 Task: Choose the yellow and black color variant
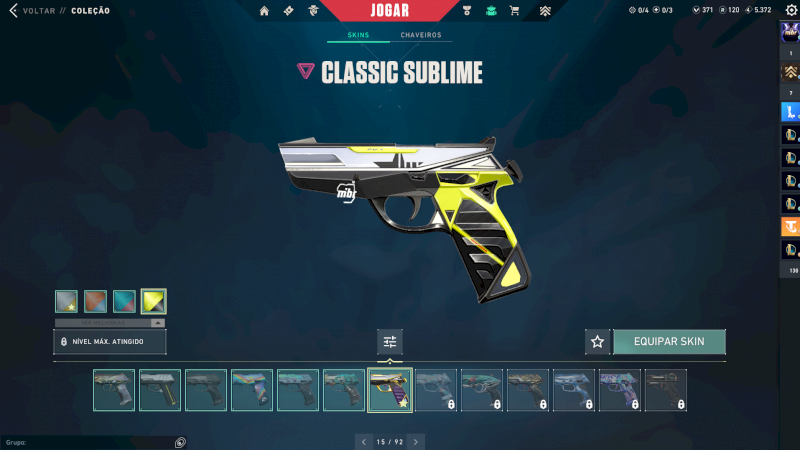[154, 301]
